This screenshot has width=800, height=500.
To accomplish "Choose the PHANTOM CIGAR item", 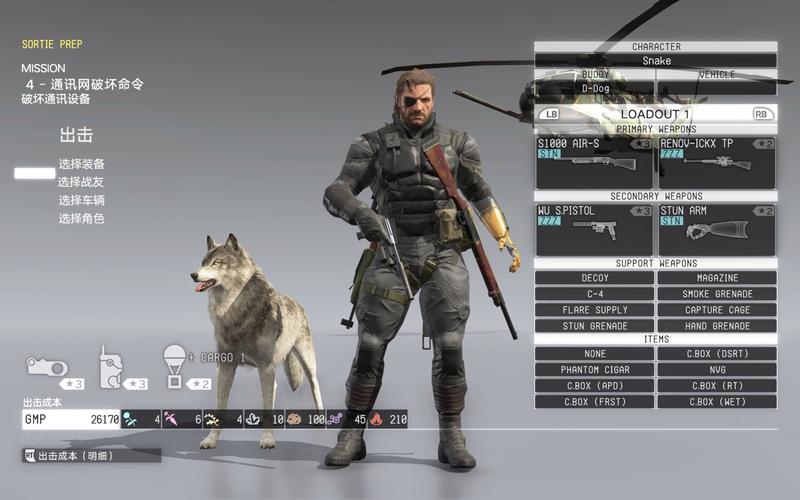I will (x=595, y=370).
